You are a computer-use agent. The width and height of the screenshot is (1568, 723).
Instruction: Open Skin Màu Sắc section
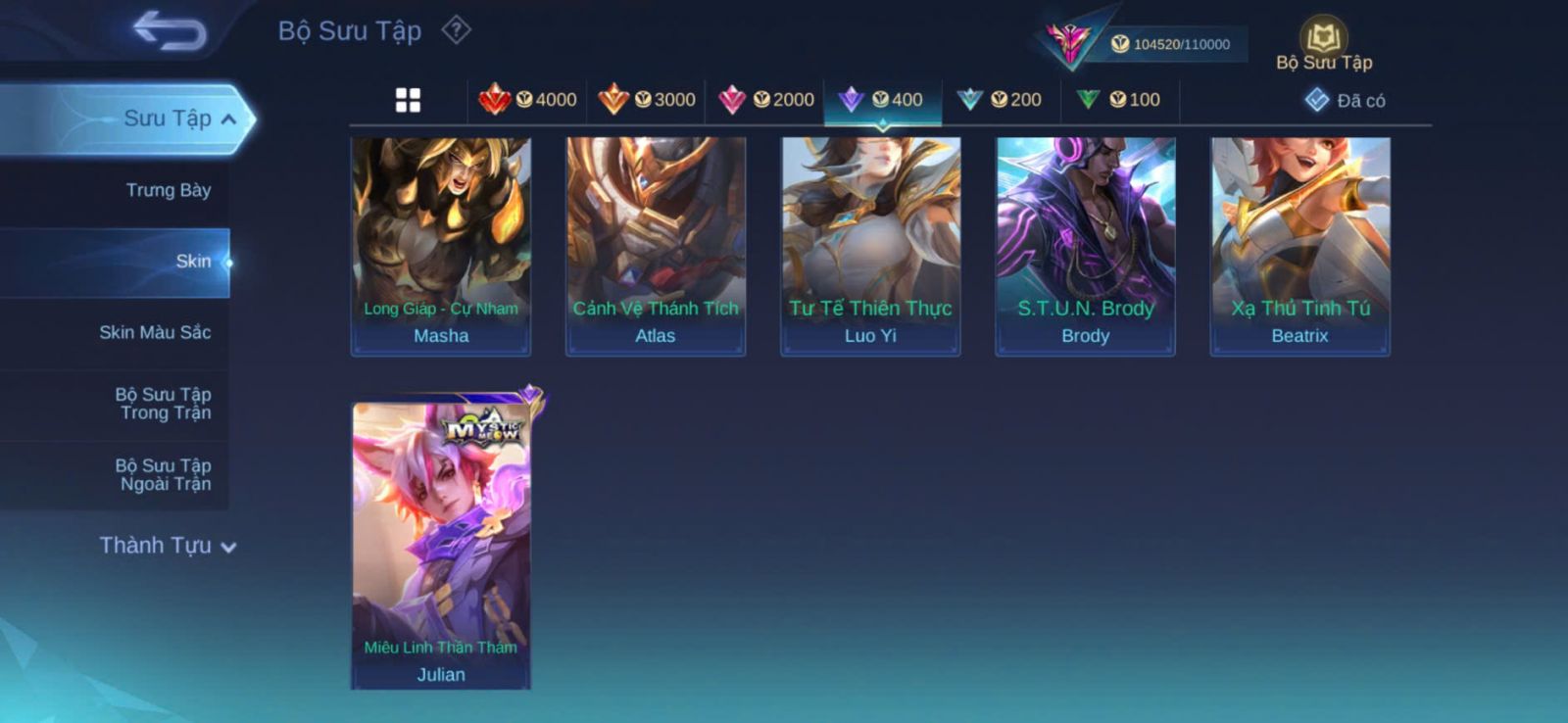tap(155, 333)
